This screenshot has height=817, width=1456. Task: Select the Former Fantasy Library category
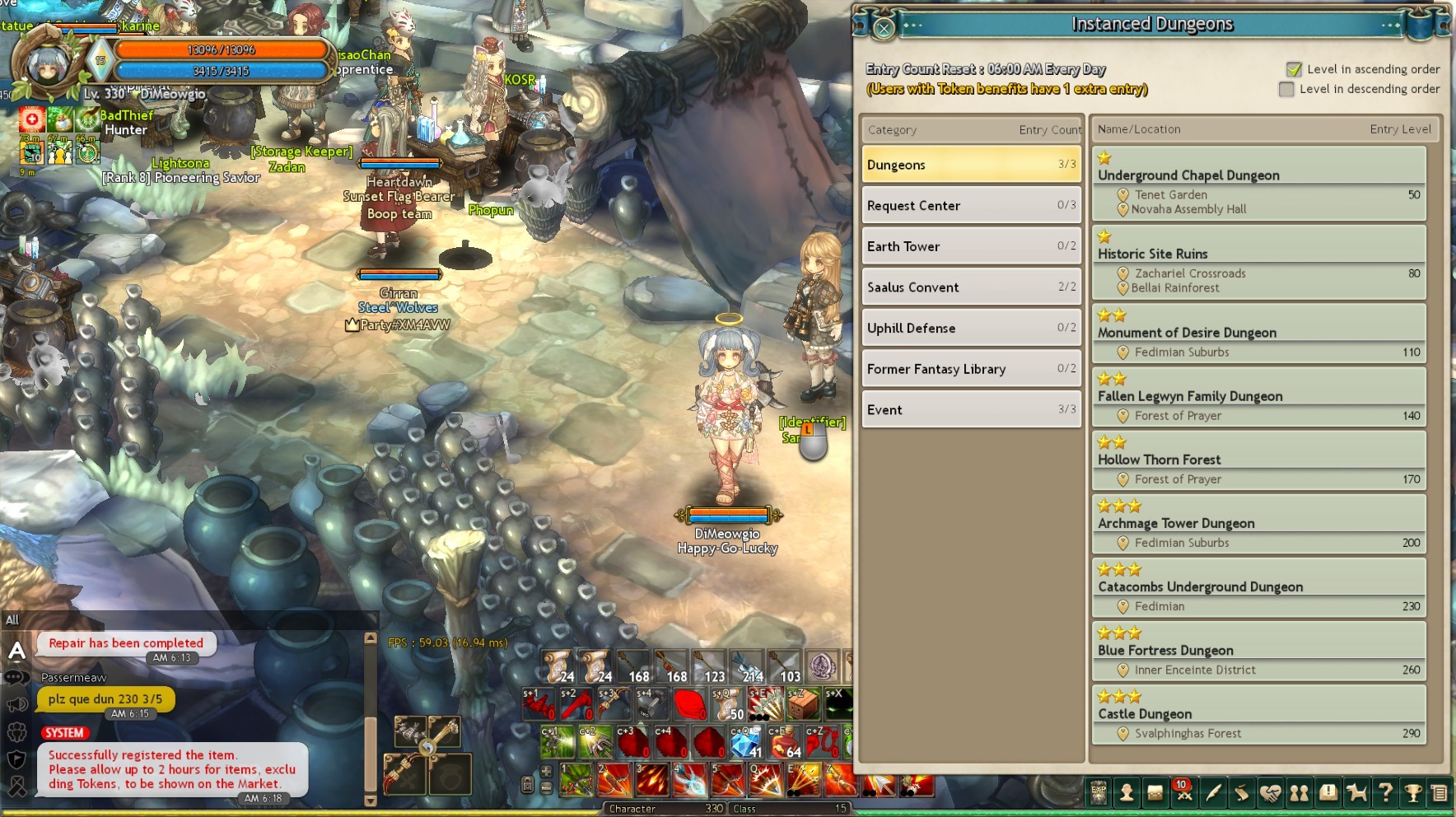point(971,368)
